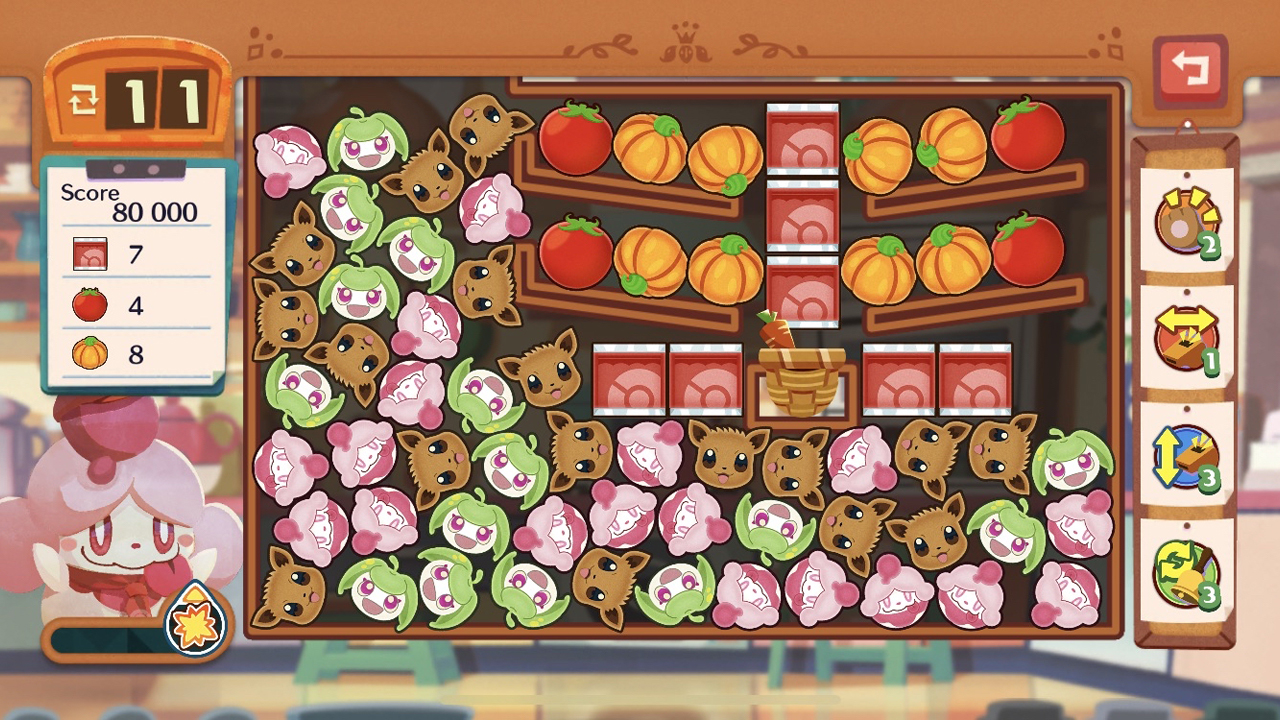Use the bell shuffle power-up
The width and height of the screenshot is (1280, 720).
[x=1187, y=571]
